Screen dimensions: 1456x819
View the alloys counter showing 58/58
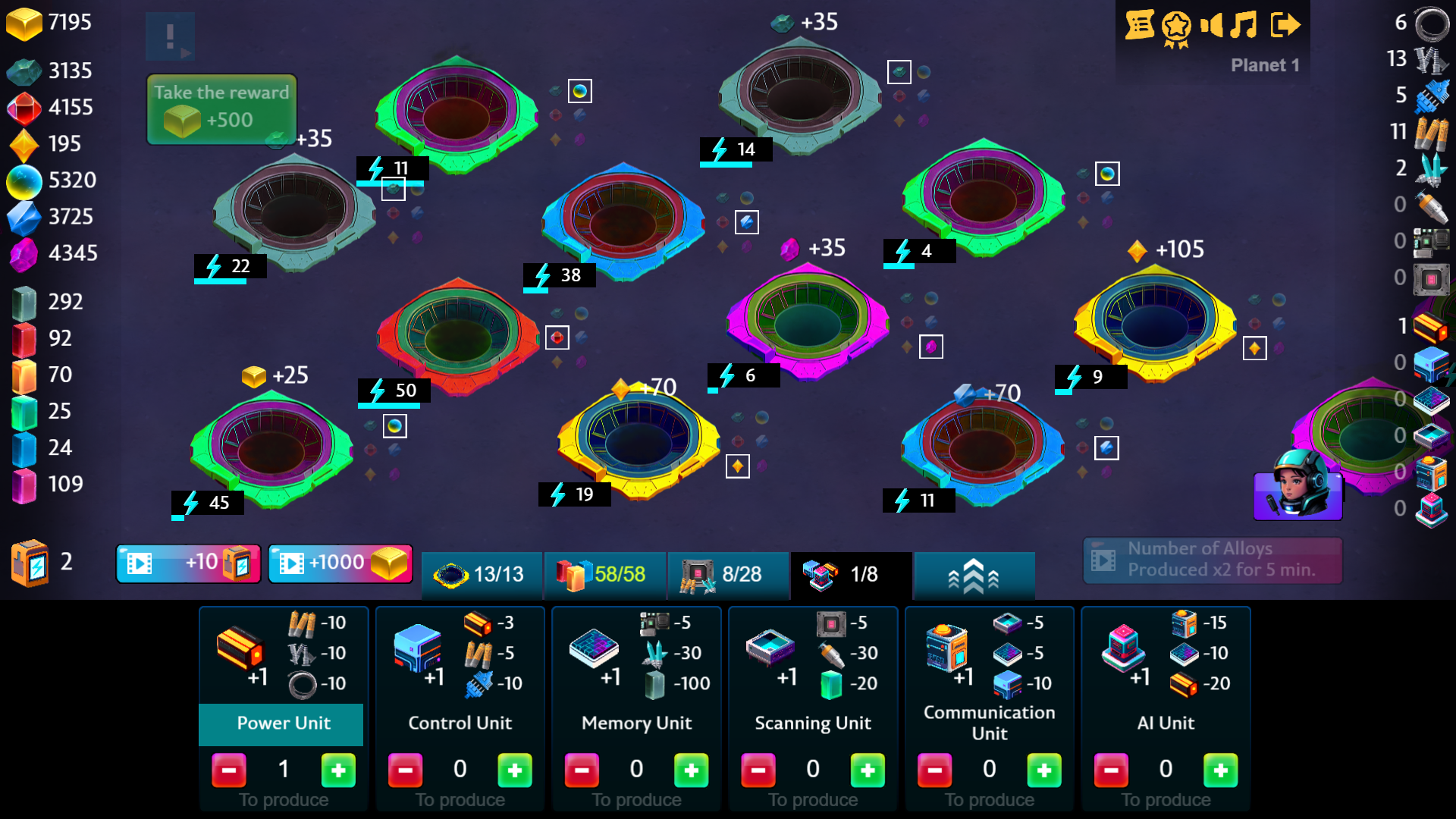click(604, 576)
